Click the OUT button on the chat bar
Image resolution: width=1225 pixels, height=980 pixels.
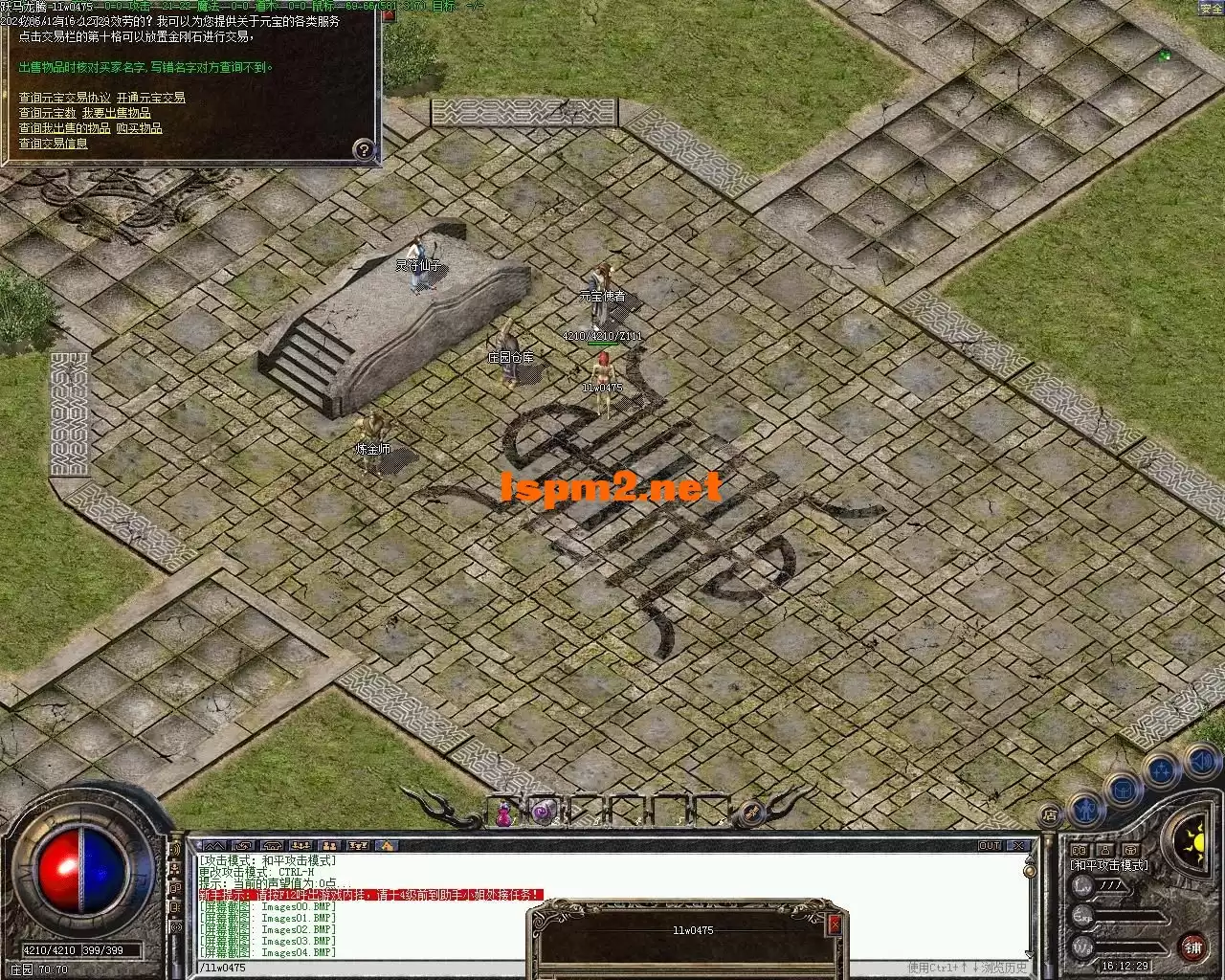pyautogui.click(x=990, y=846)
